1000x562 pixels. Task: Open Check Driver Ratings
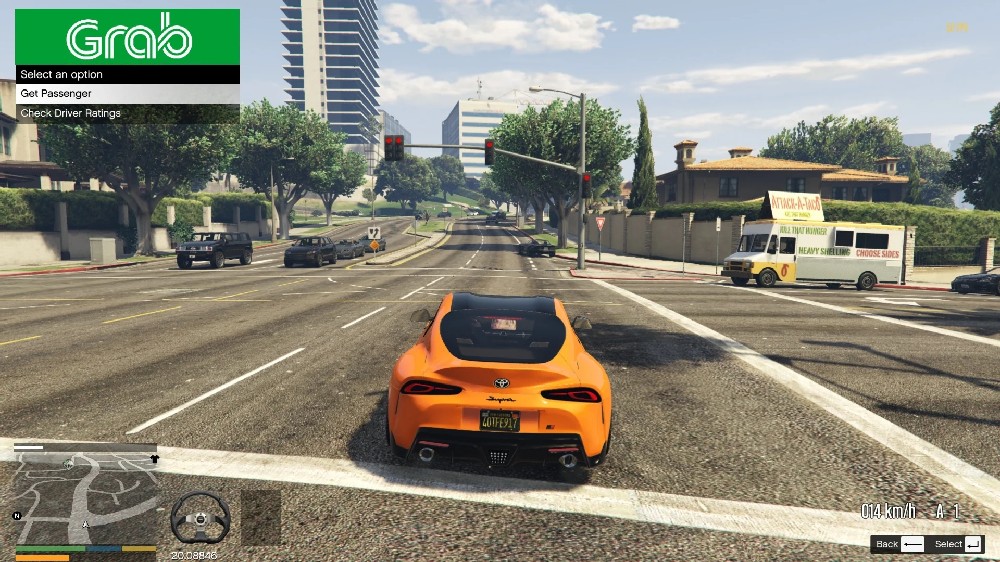[x=127, y=113]
